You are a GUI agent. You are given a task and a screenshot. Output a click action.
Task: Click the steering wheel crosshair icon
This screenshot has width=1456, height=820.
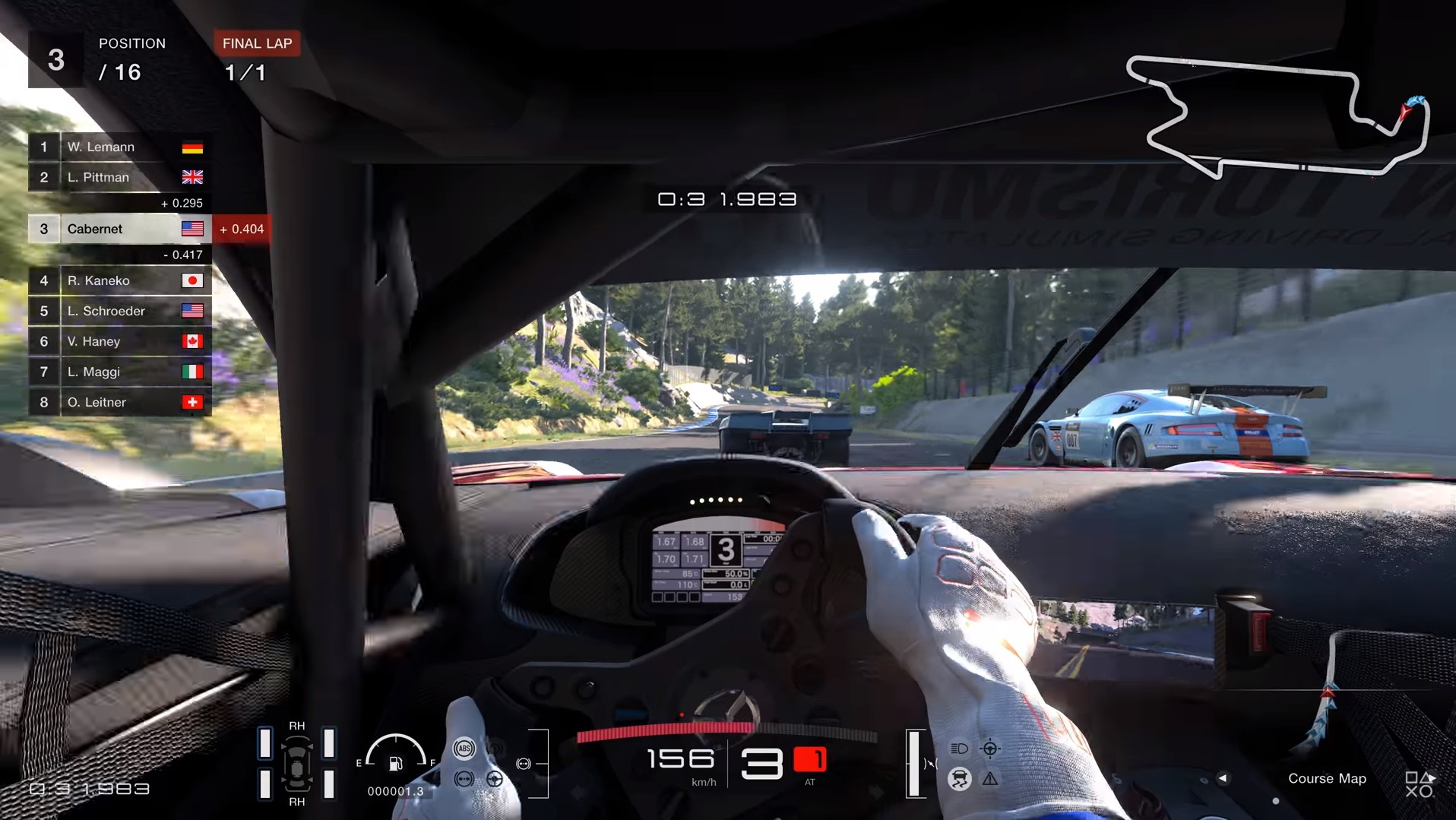[x=990, y=749]
